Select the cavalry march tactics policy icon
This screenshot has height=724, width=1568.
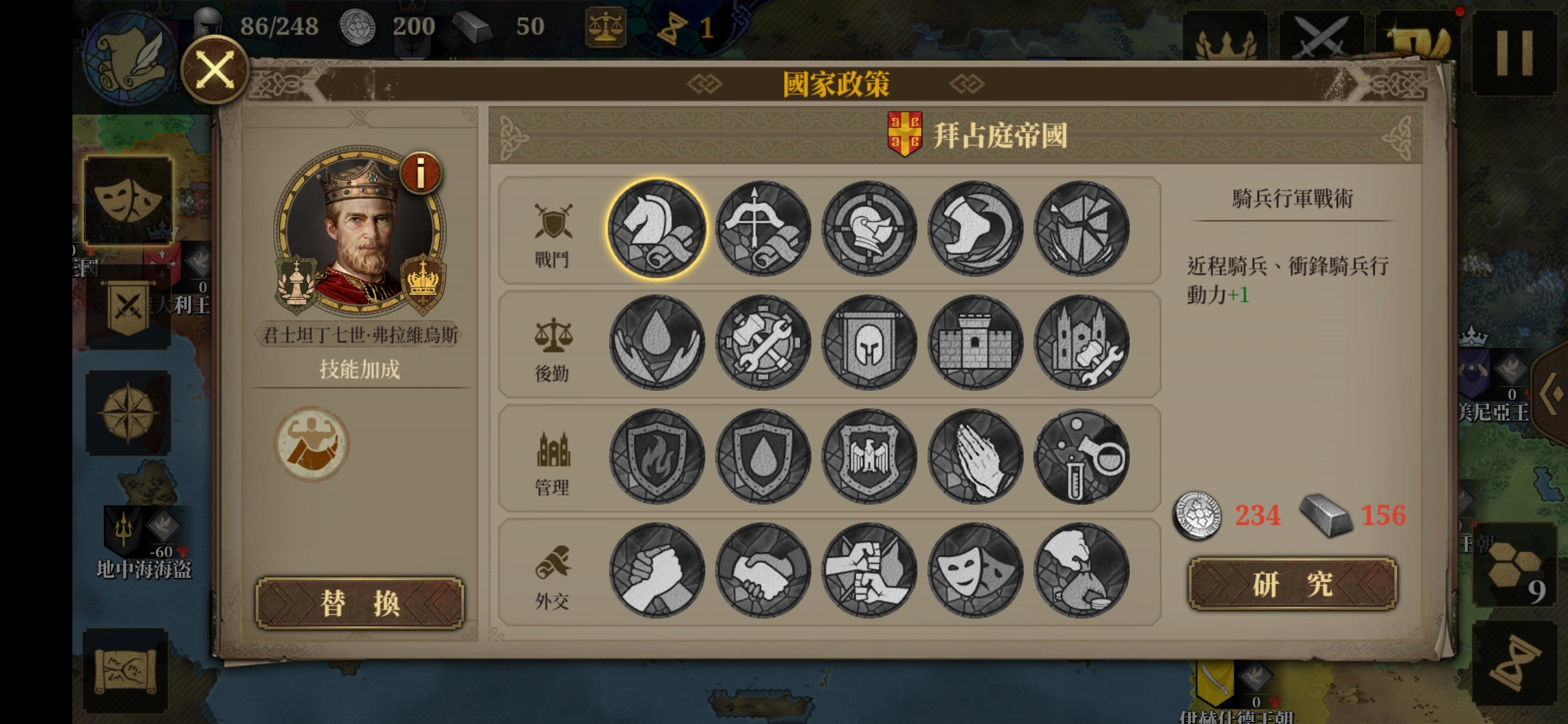point(658,228)
